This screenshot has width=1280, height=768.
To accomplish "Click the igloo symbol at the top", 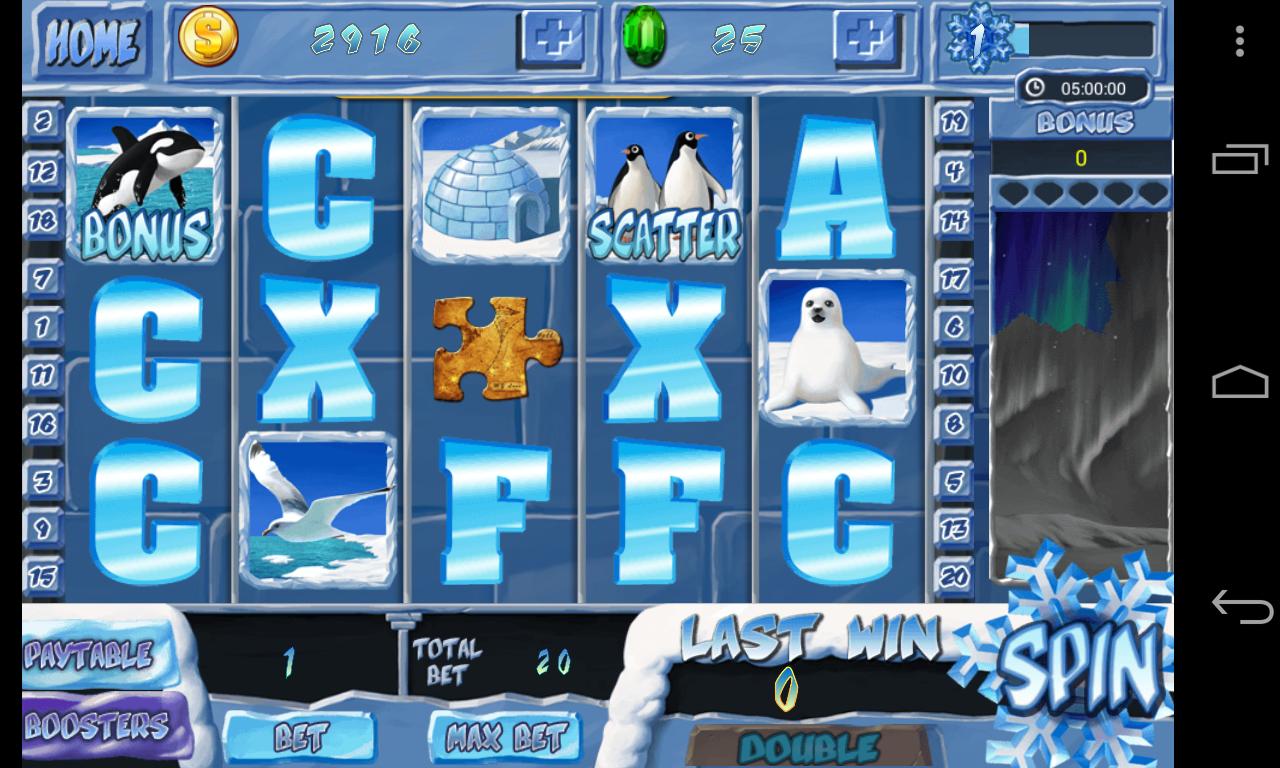I will coord(490,185).
